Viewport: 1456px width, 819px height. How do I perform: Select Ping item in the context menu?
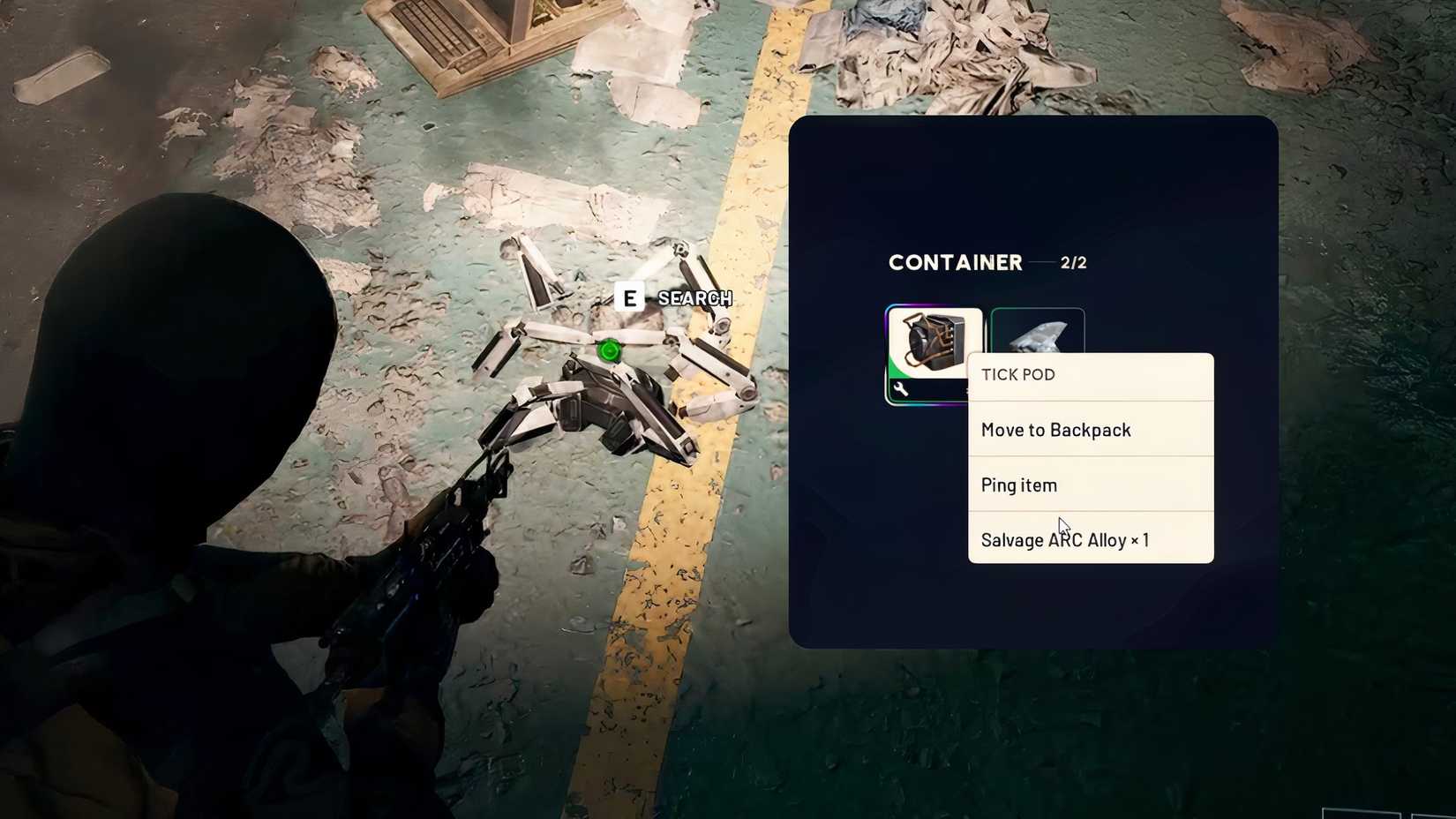coord(1018,485)
